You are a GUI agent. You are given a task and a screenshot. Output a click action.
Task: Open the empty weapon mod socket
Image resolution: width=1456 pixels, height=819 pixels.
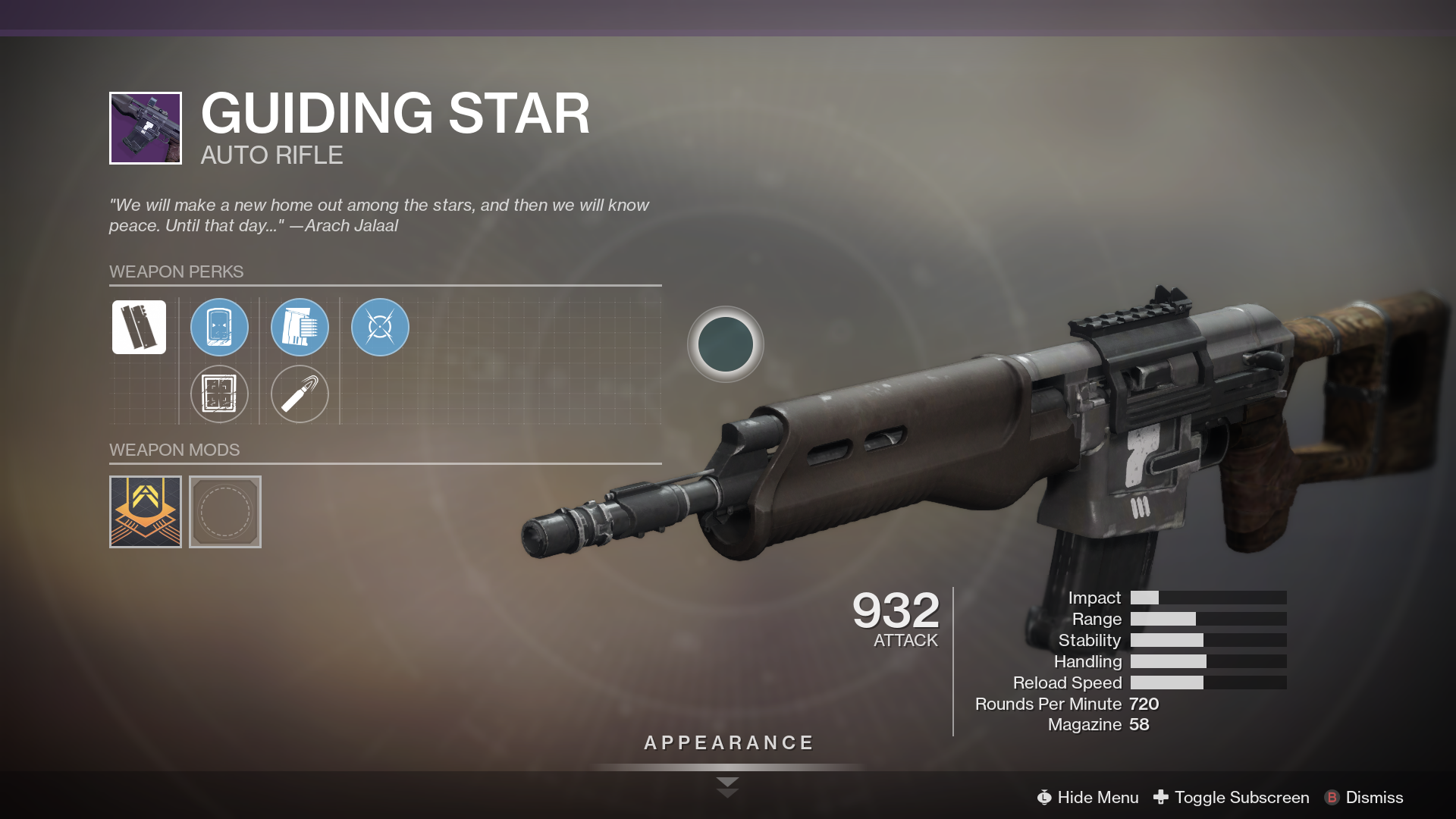[x=225, y=512]
